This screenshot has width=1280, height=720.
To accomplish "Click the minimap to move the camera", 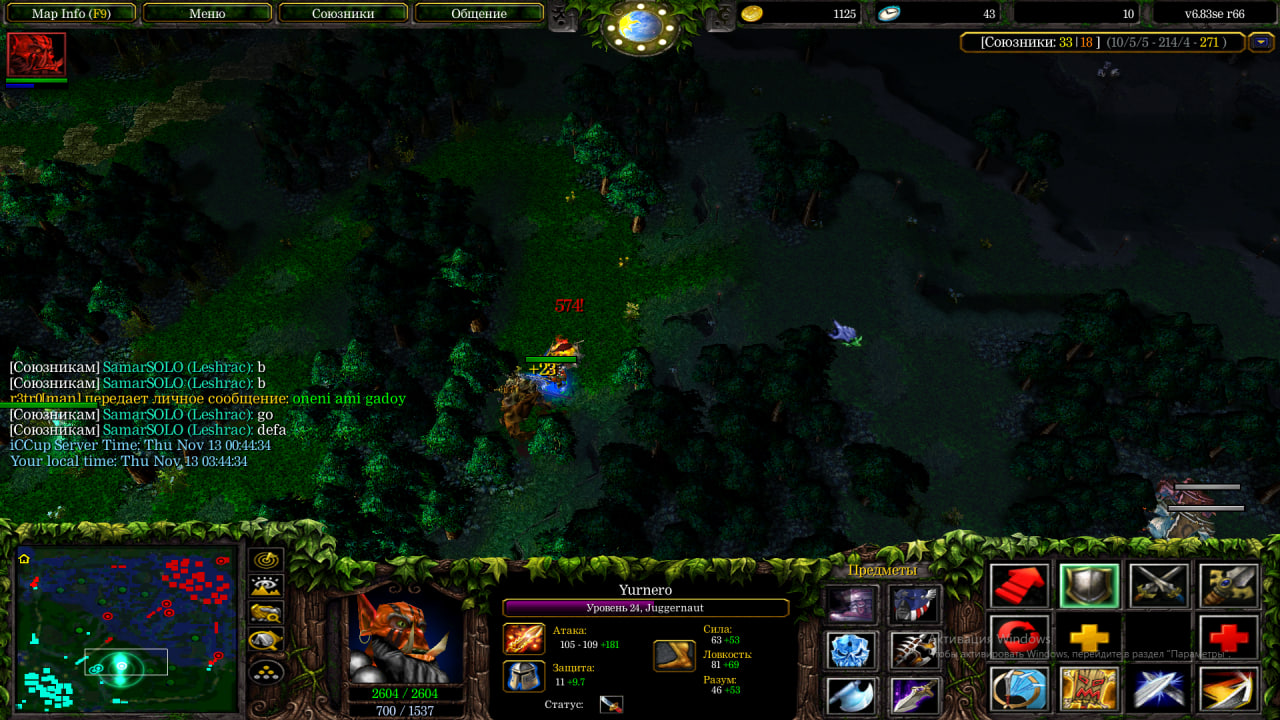I will point(125,630).
